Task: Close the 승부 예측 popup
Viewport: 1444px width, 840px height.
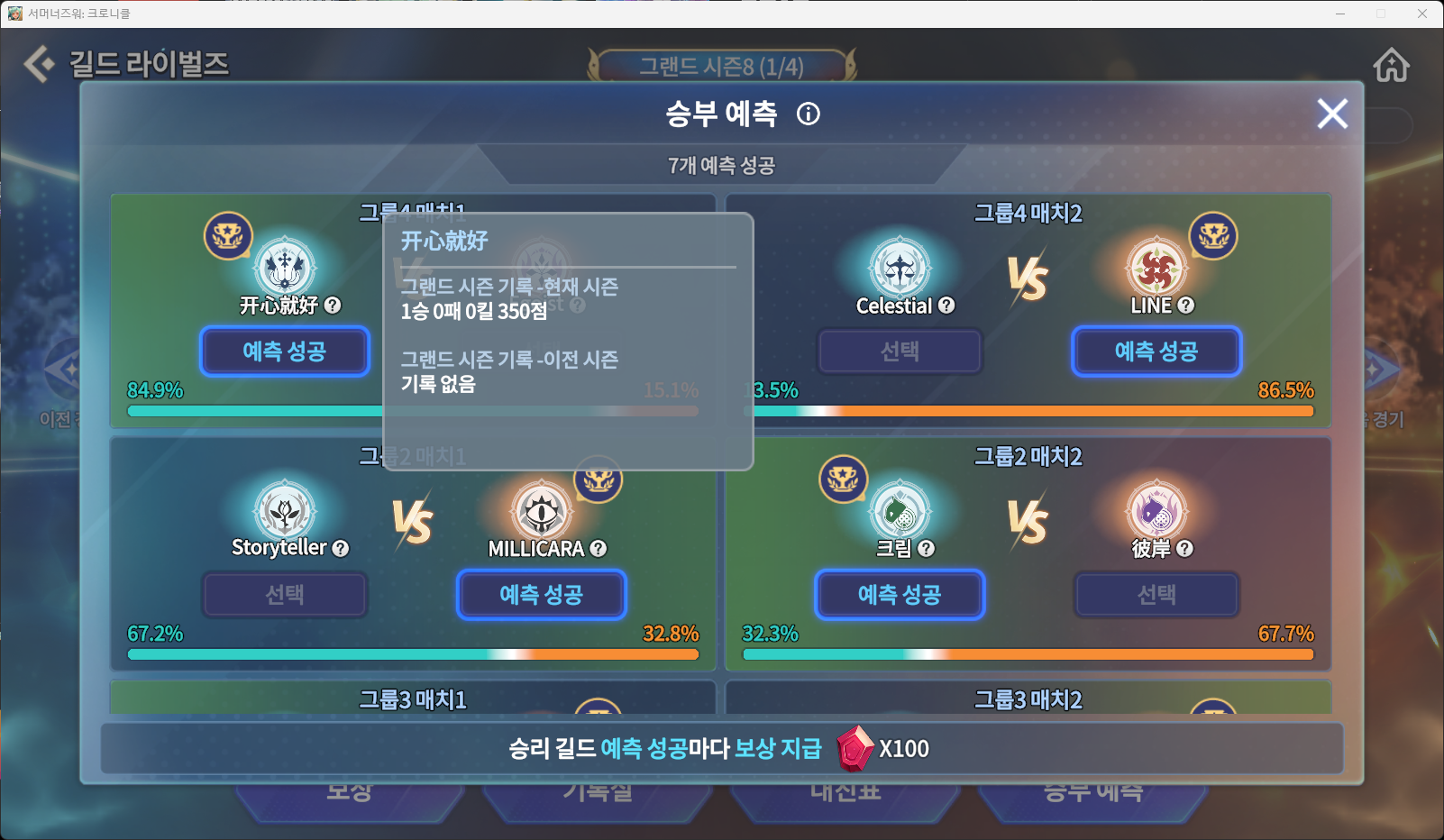Action: click(x=1332, y=114)
